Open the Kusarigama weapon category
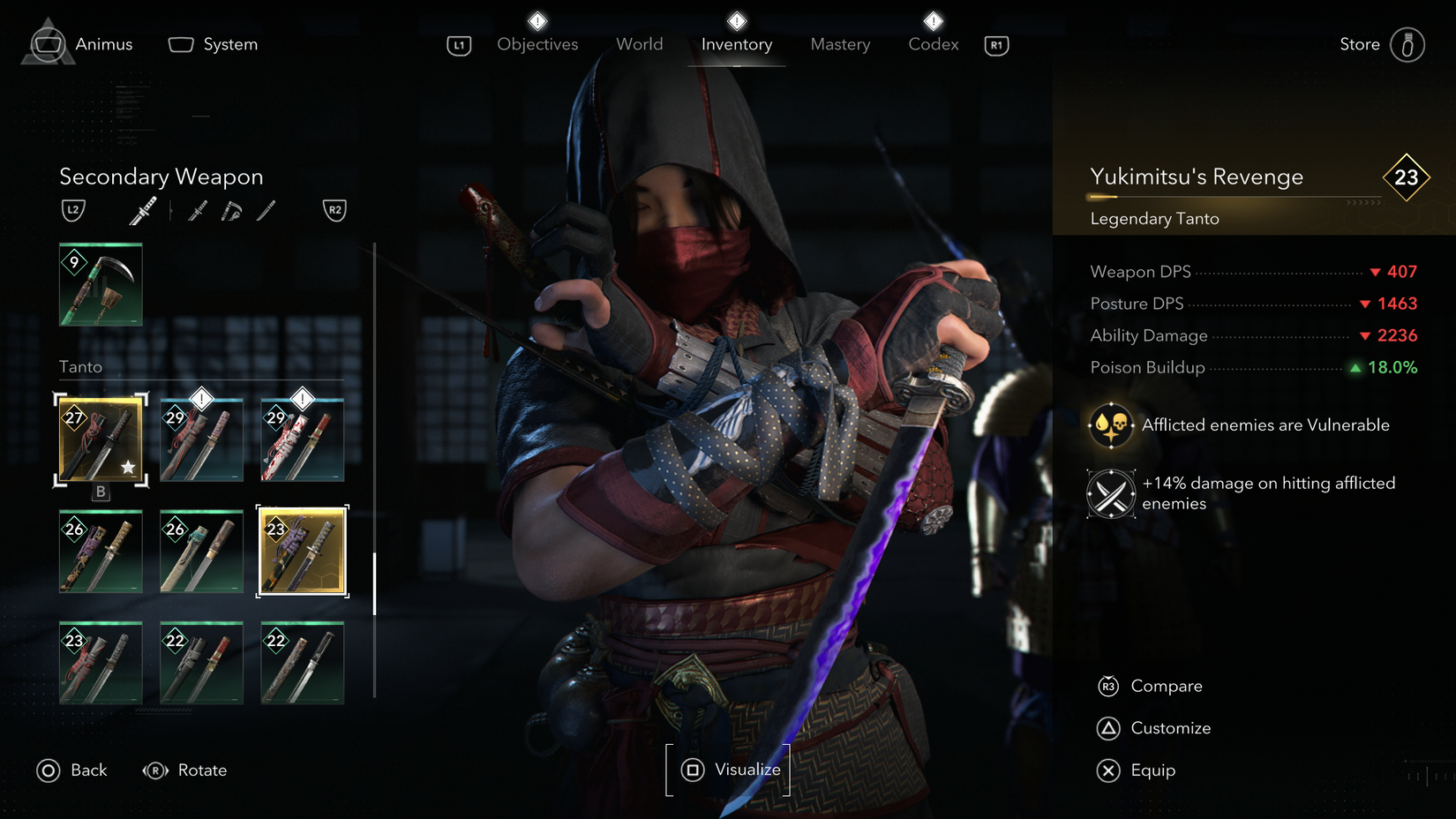This screenshot has width=1456, height=819. [x=230, y=209]
